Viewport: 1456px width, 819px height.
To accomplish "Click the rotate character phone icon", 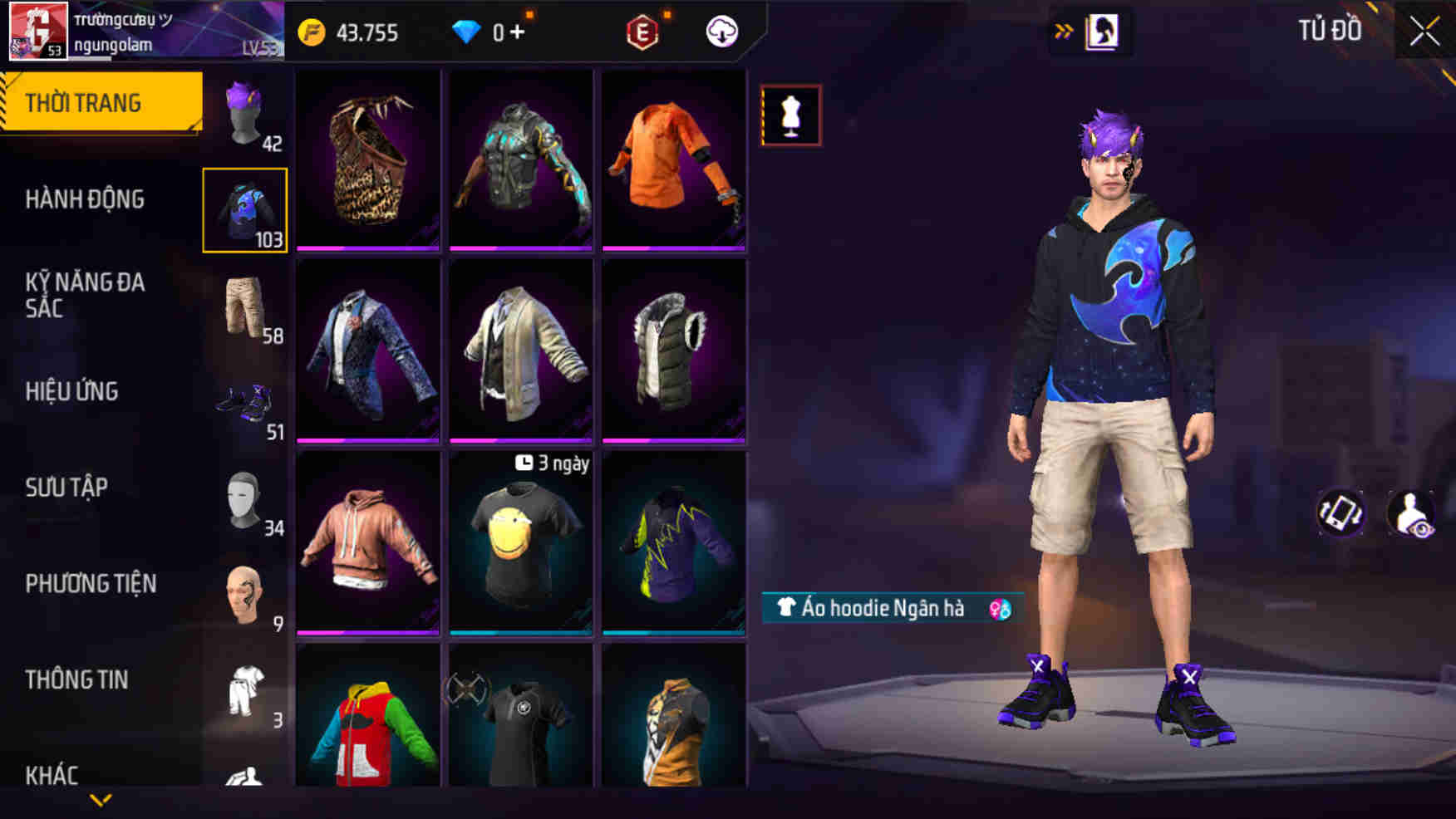I will pos(1340,513).
